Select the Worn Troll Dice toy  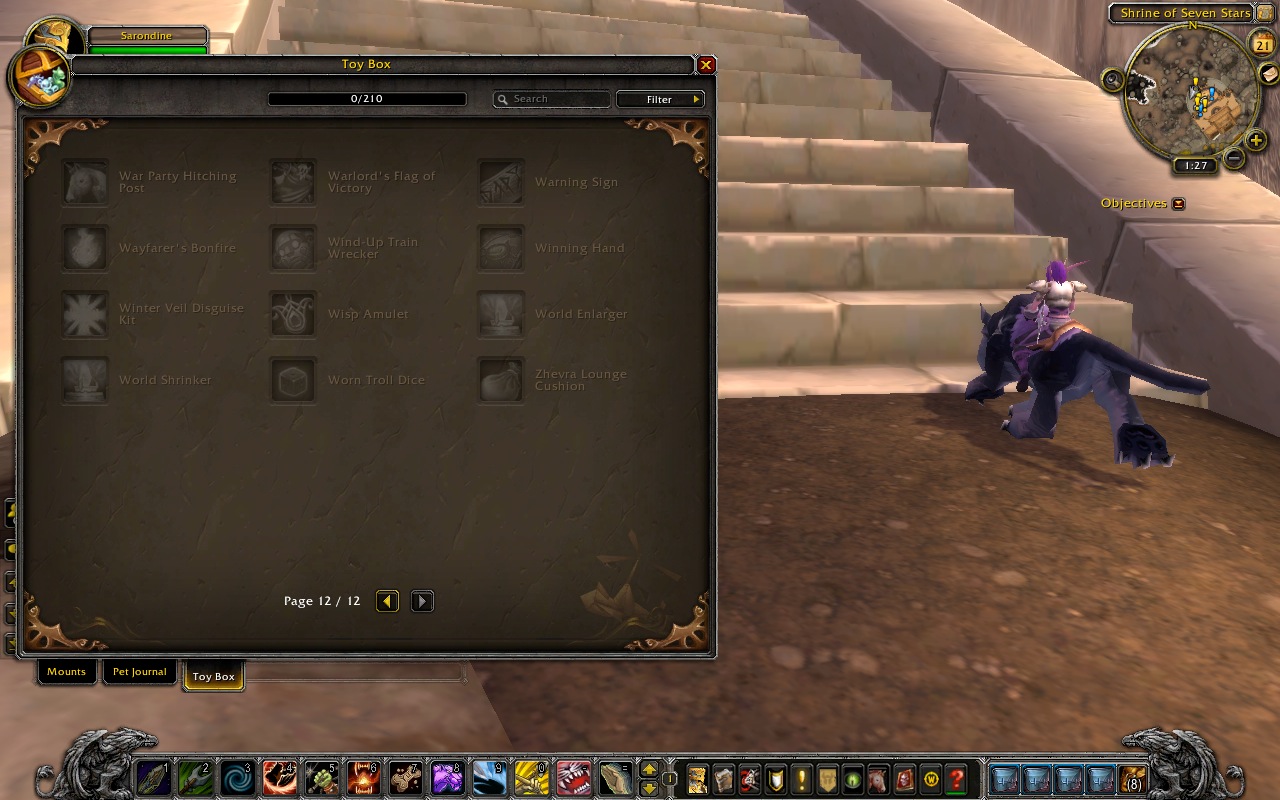point(294,381)
